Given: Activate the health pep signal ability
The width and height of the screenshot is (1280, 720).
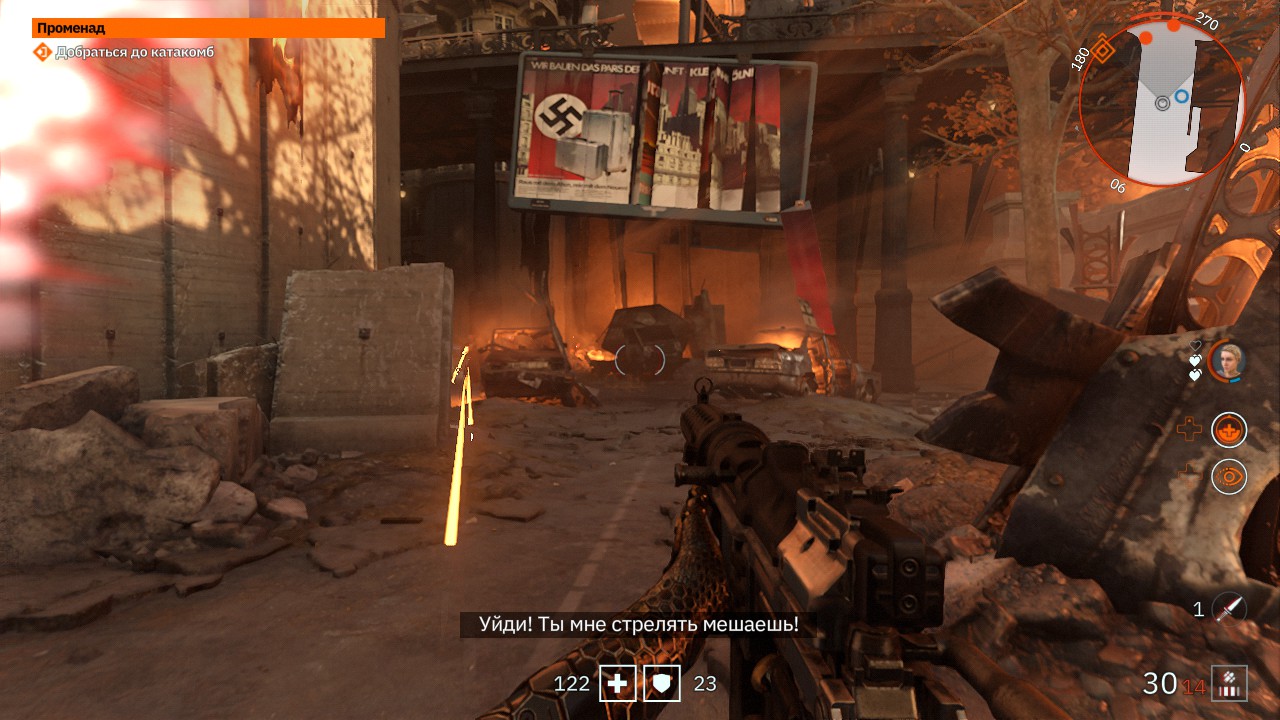Looking at the screenshot, I should tap(1229, 430).
